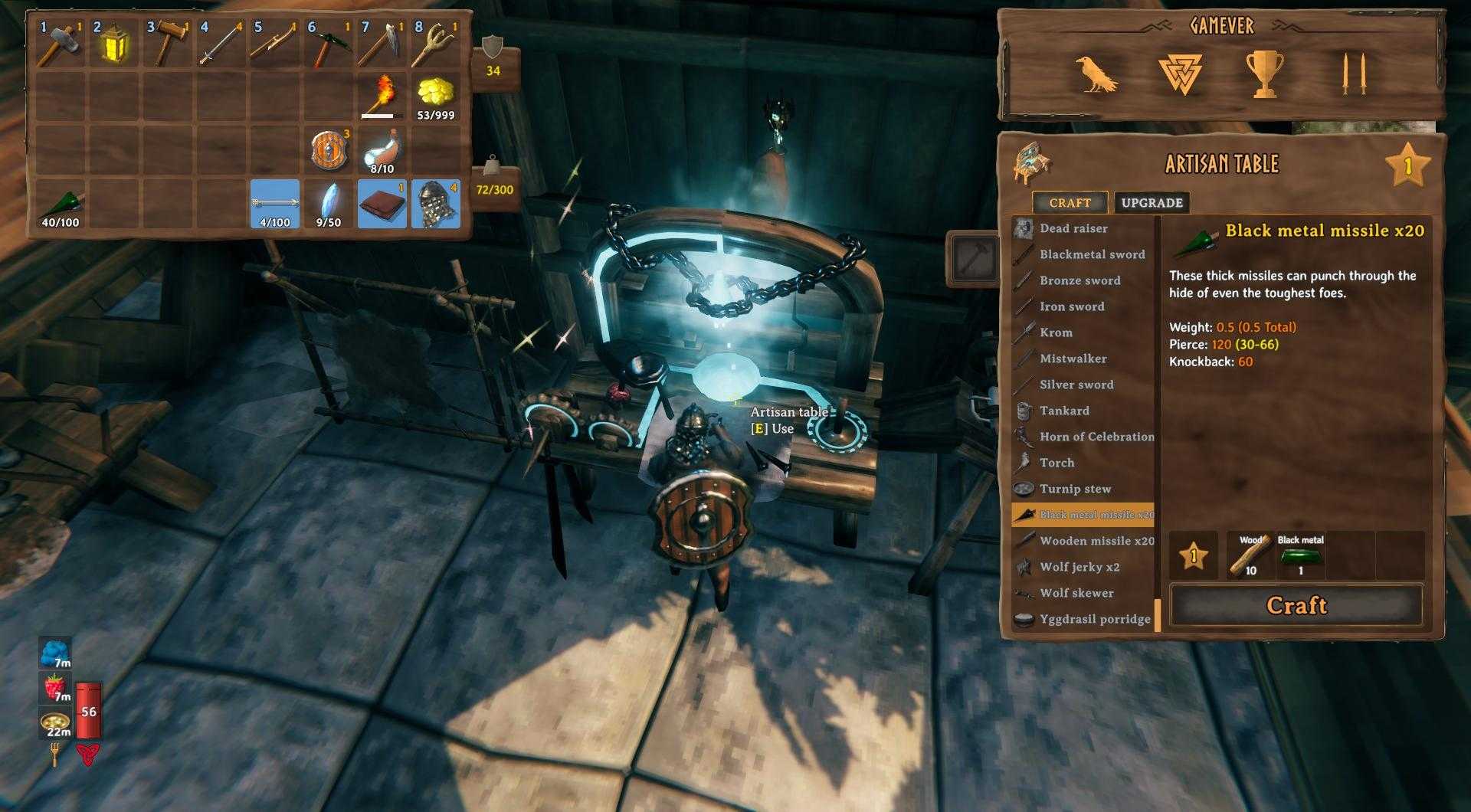Choose Wooden missile x20 recipe

(x=1096, y=541)
